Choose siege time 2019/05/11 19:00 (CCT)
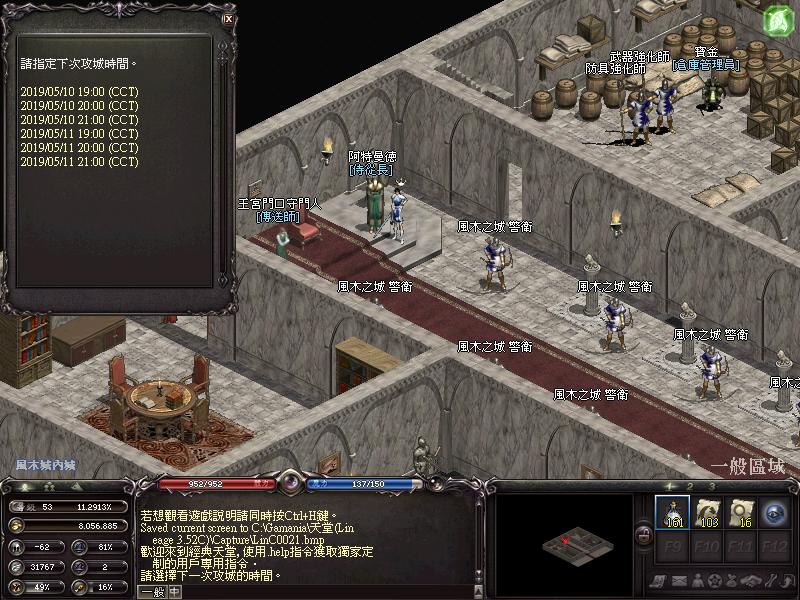 [x=79, y=133]
